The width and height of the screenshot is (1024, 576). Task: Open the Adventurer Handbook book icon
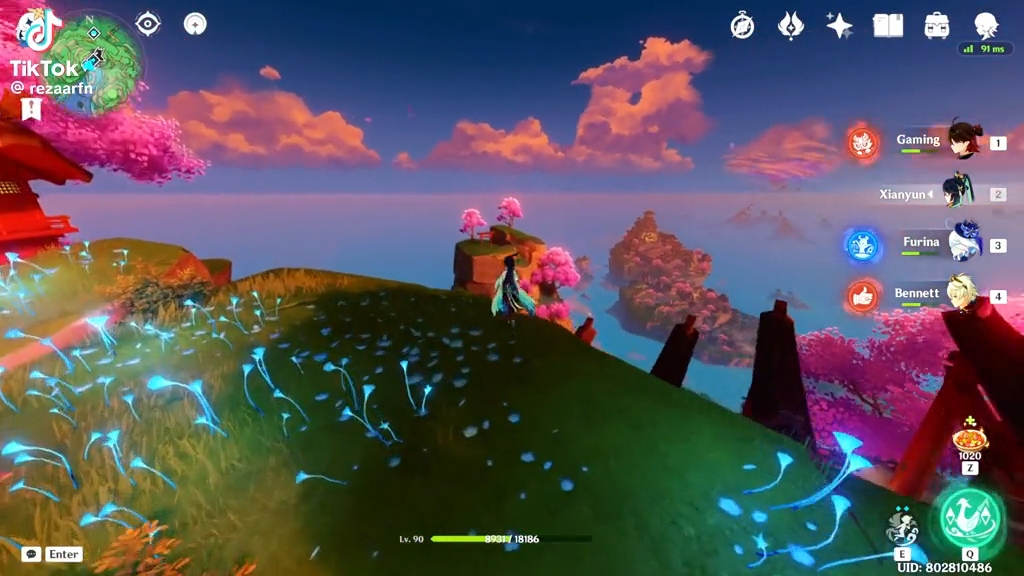point(888,26)
